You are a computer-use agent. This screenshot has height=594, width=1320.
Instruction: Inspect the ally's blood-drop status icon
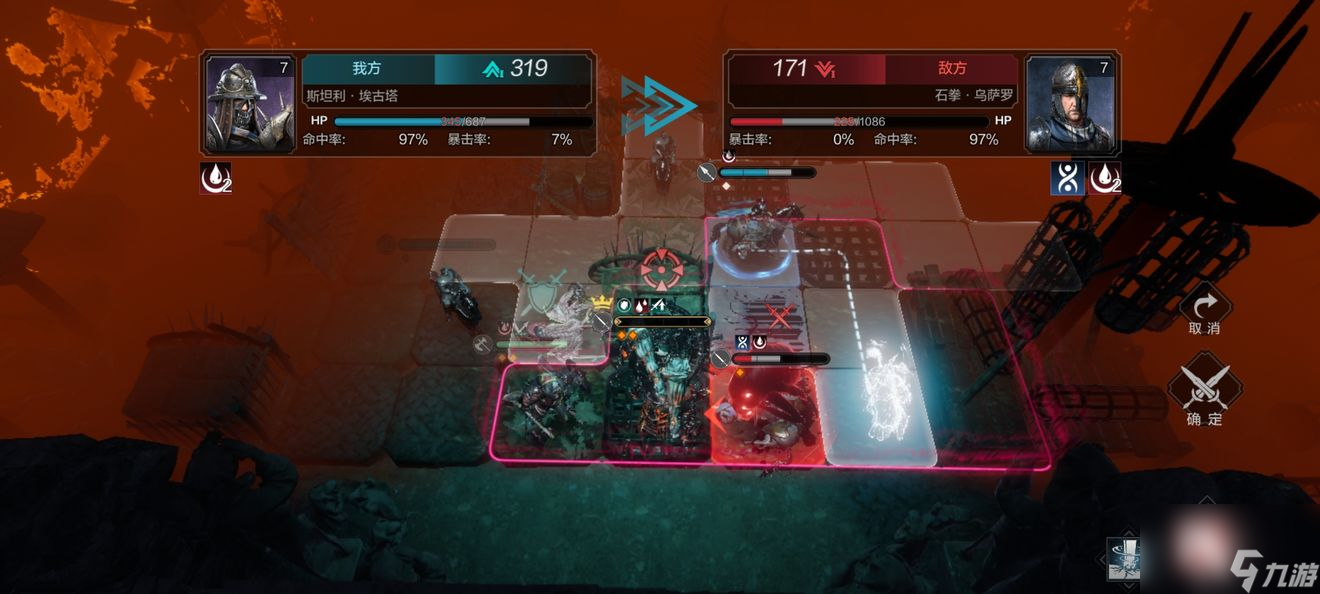215,178
